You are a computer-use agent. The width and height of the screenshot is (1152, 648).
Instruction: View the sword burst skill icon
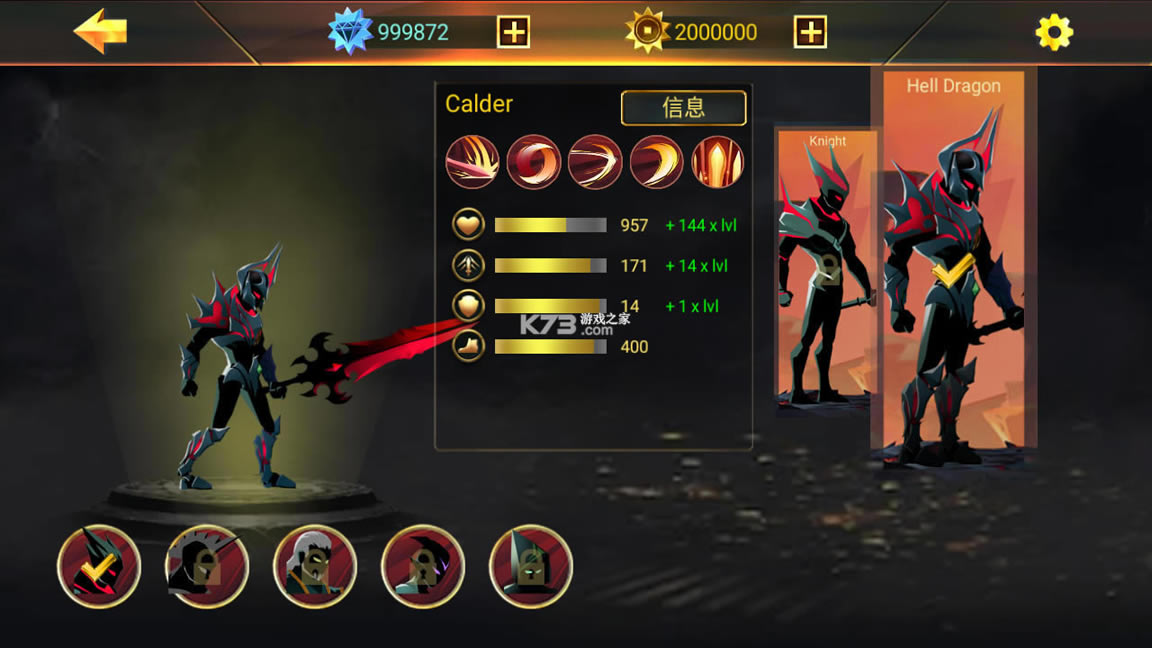472,162
